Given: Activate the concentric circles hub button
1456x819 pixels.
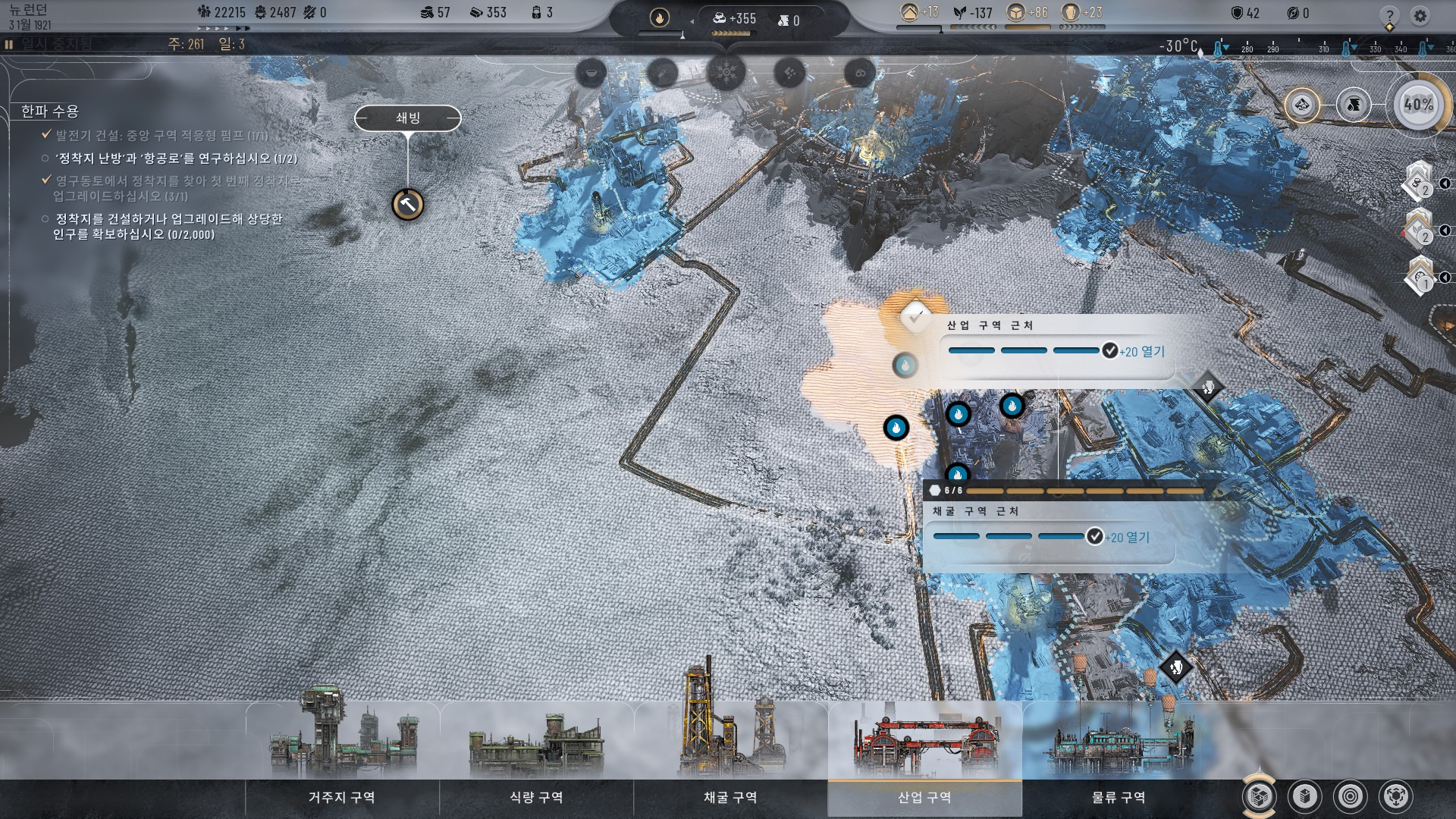Looking at the screenshot, I should pos(1351,796).
